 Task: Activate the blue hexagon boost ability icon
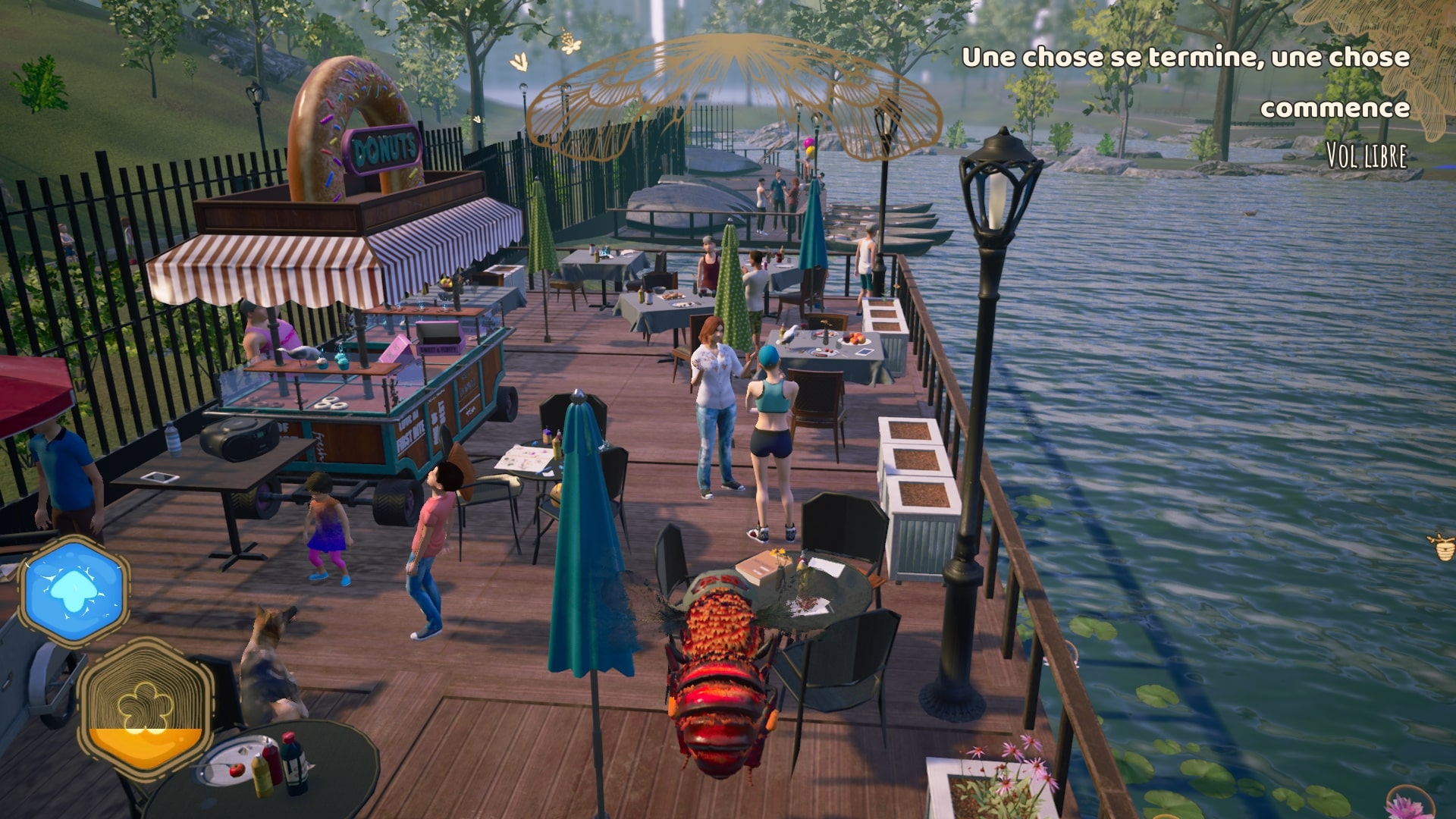pyautogui.click(x=74, y=591)
